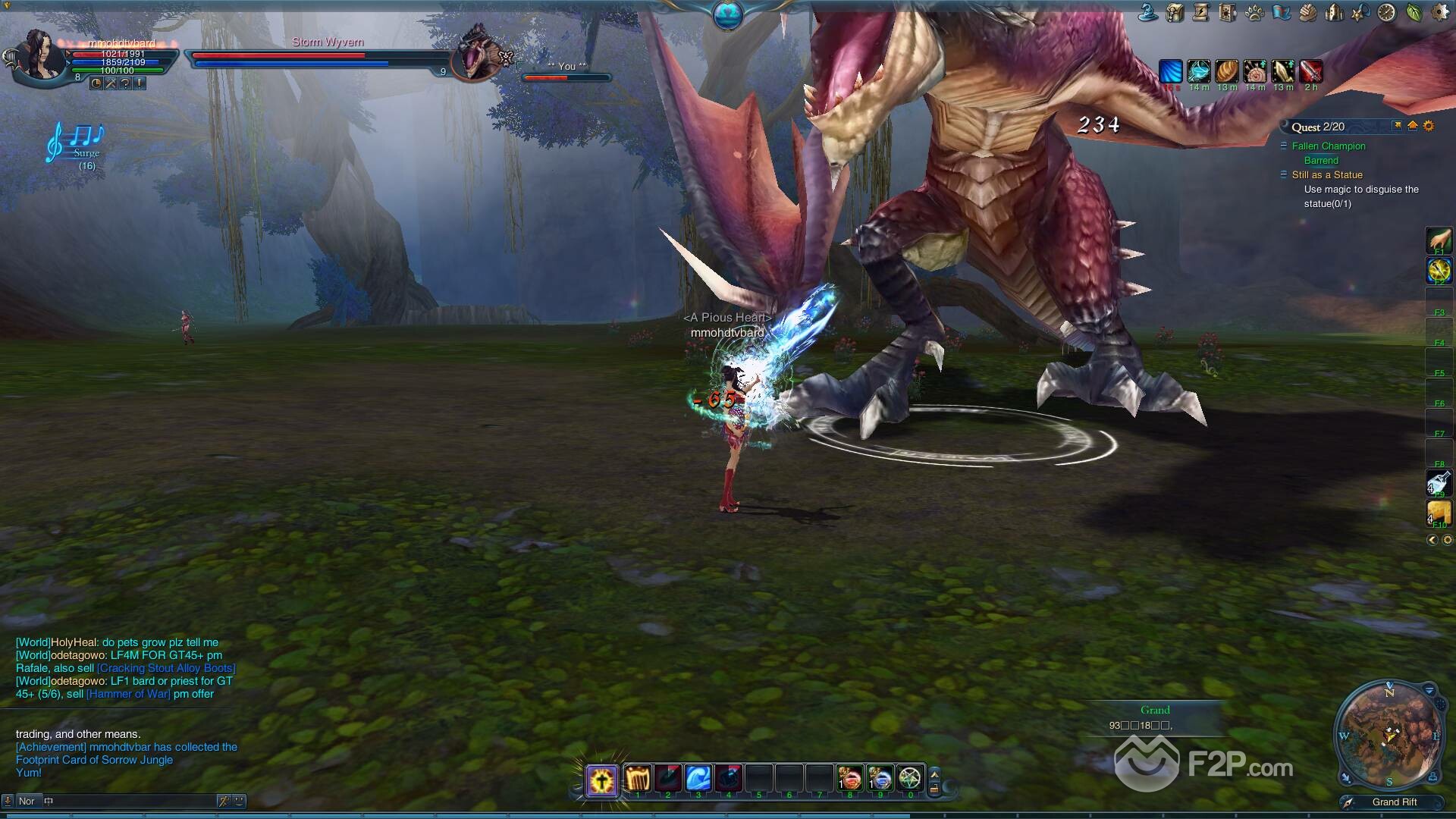Use the blue potion in slot 9
The height and width of the screenshot is (819, 1456).
(x=880, y=779)
